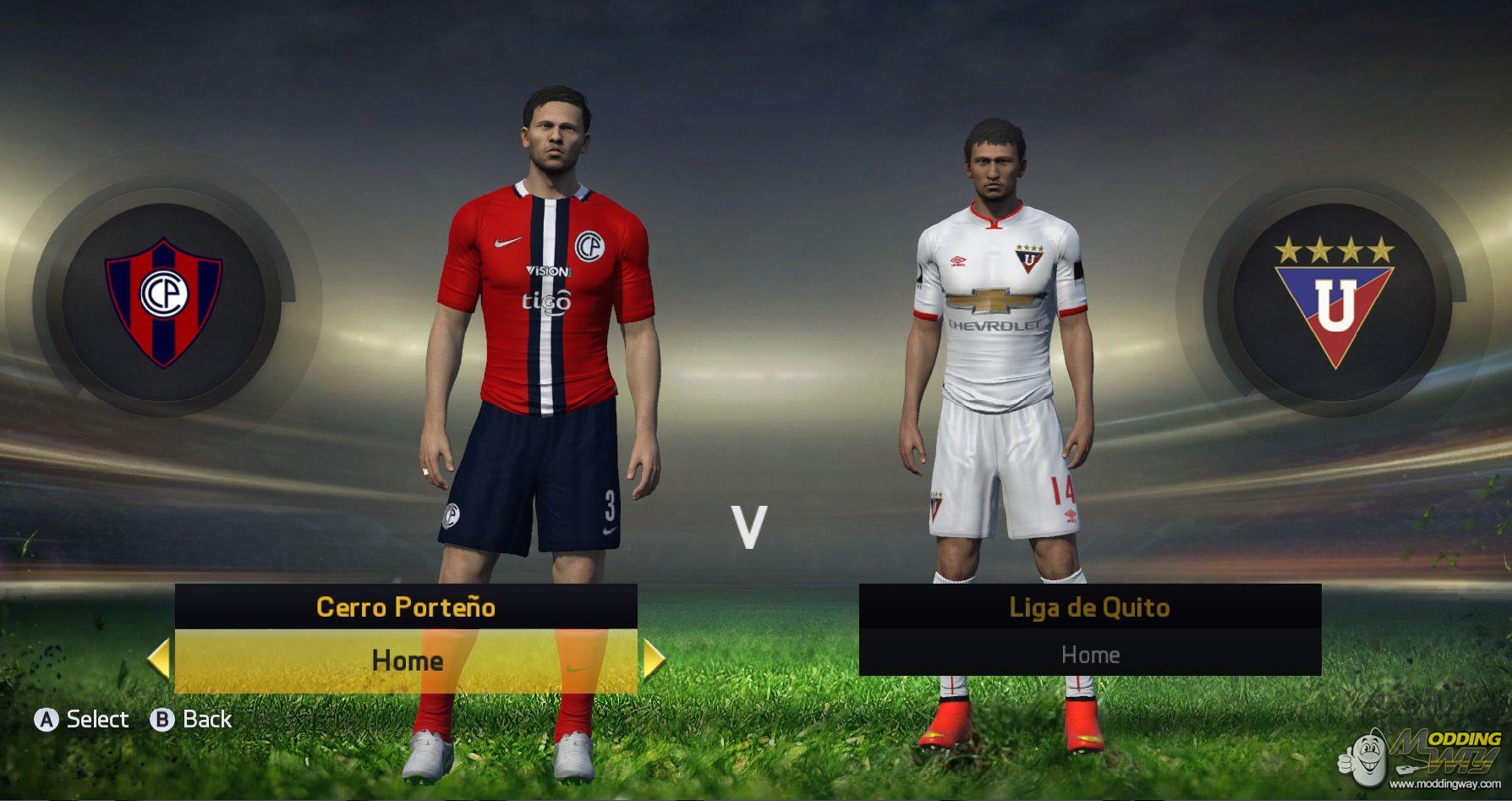1512x801 pixels.
Task: Click the Liga de Quito team name bar
Action: pos(1092,606)
